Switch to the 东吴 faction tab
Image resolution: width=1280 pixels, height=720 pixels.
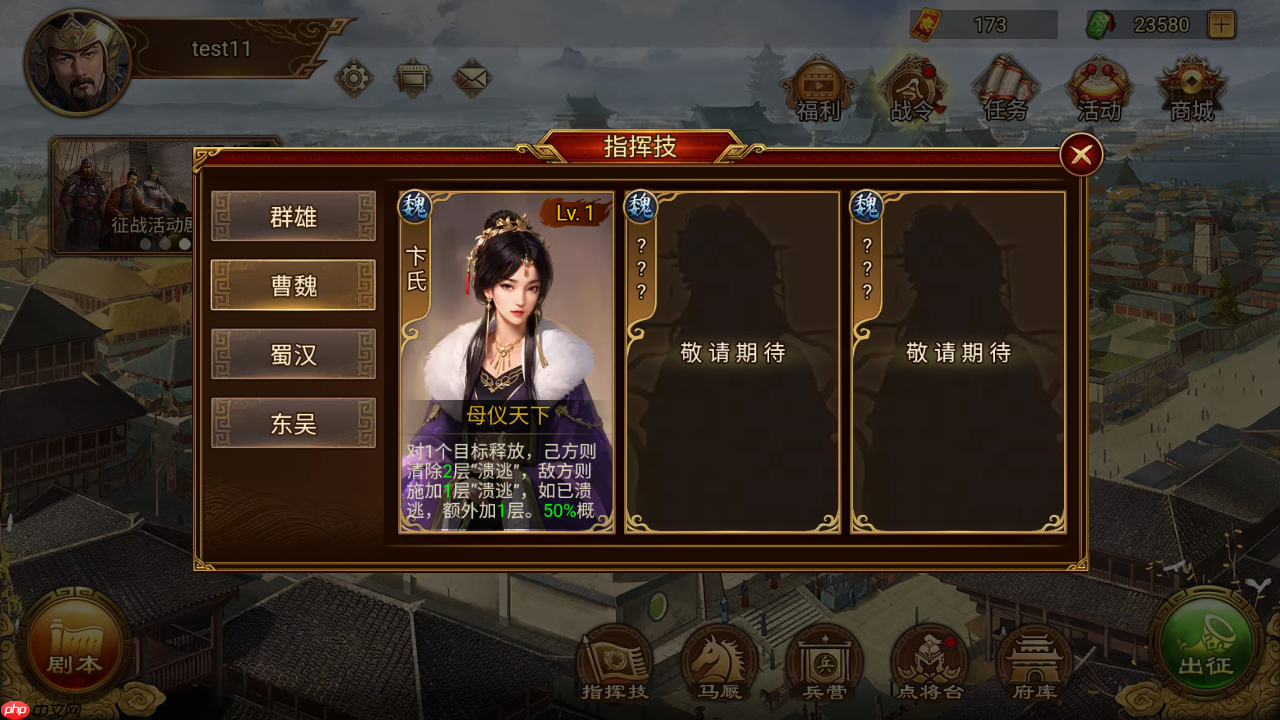[293, 423]
